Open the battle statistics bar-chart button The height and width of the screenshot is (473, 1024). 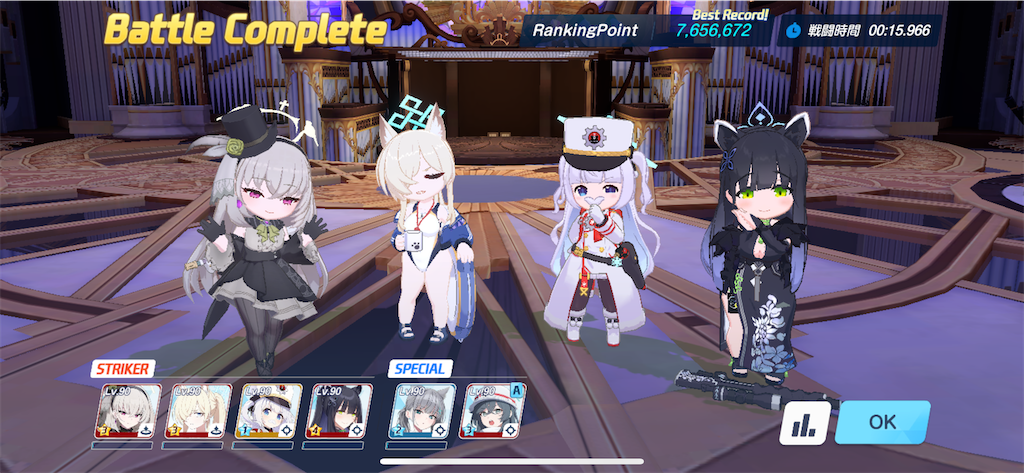point(804,423)
